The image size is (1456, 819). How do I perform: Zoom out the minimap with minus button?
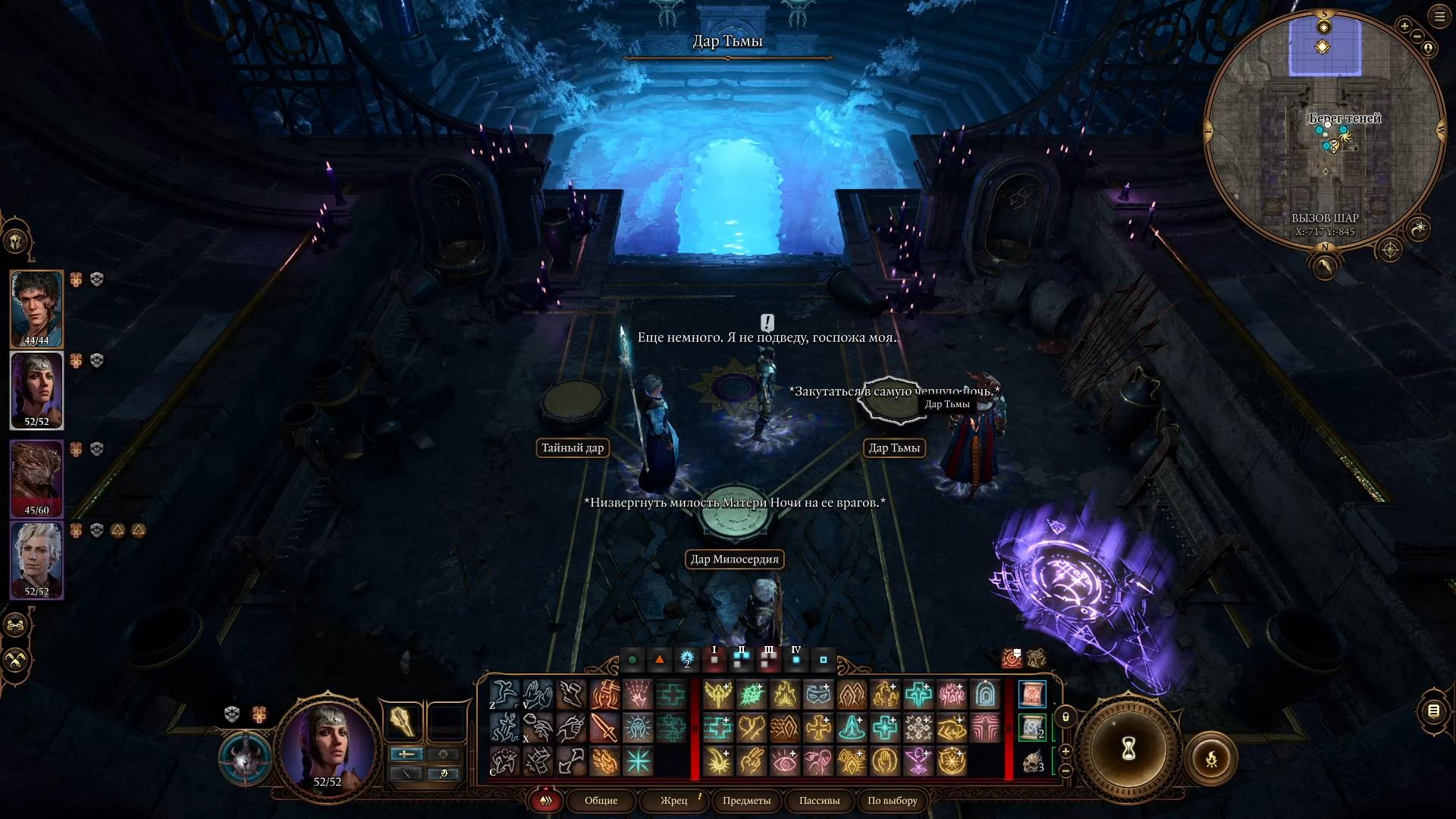pyautogui.click(x=1418, y=37)
